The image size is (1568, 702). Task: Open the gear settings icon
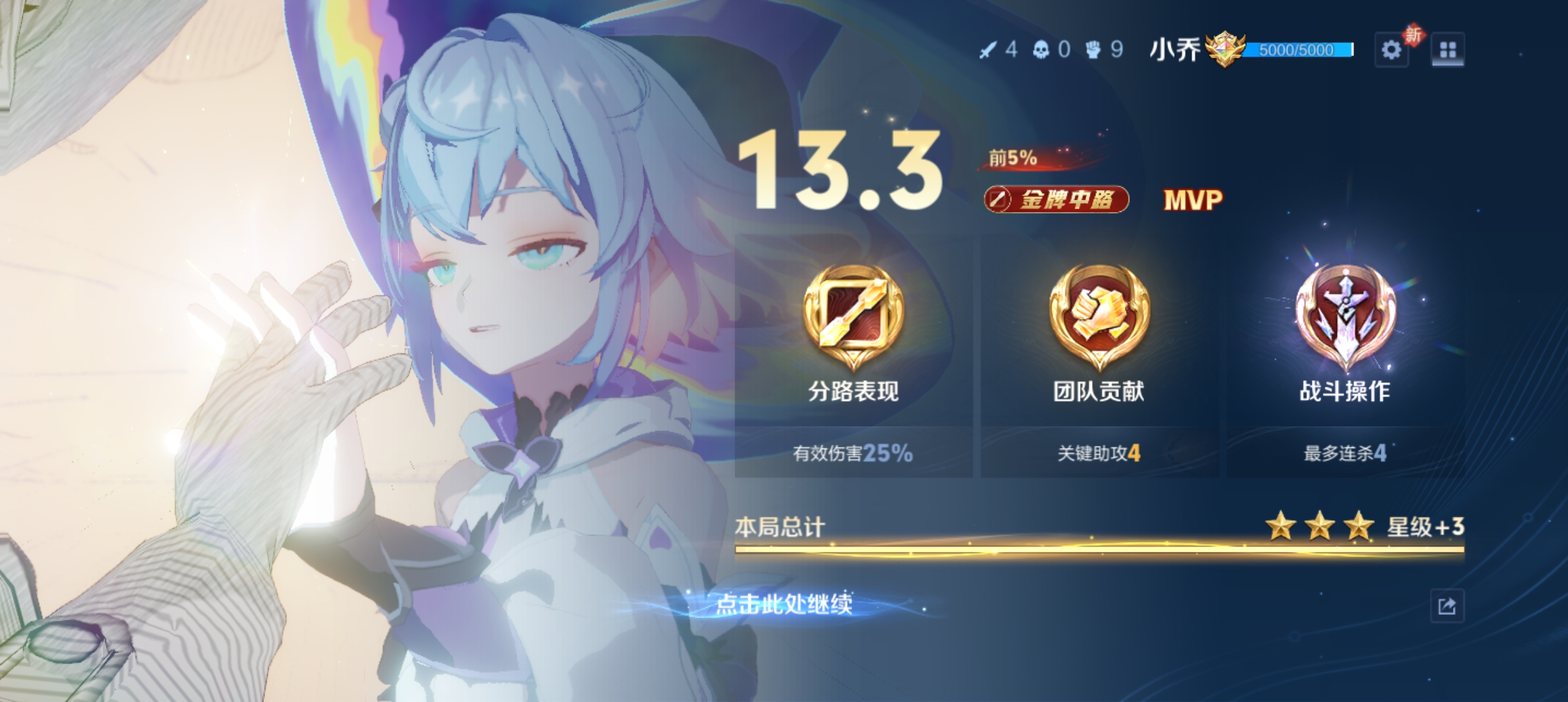(1391, 50)
